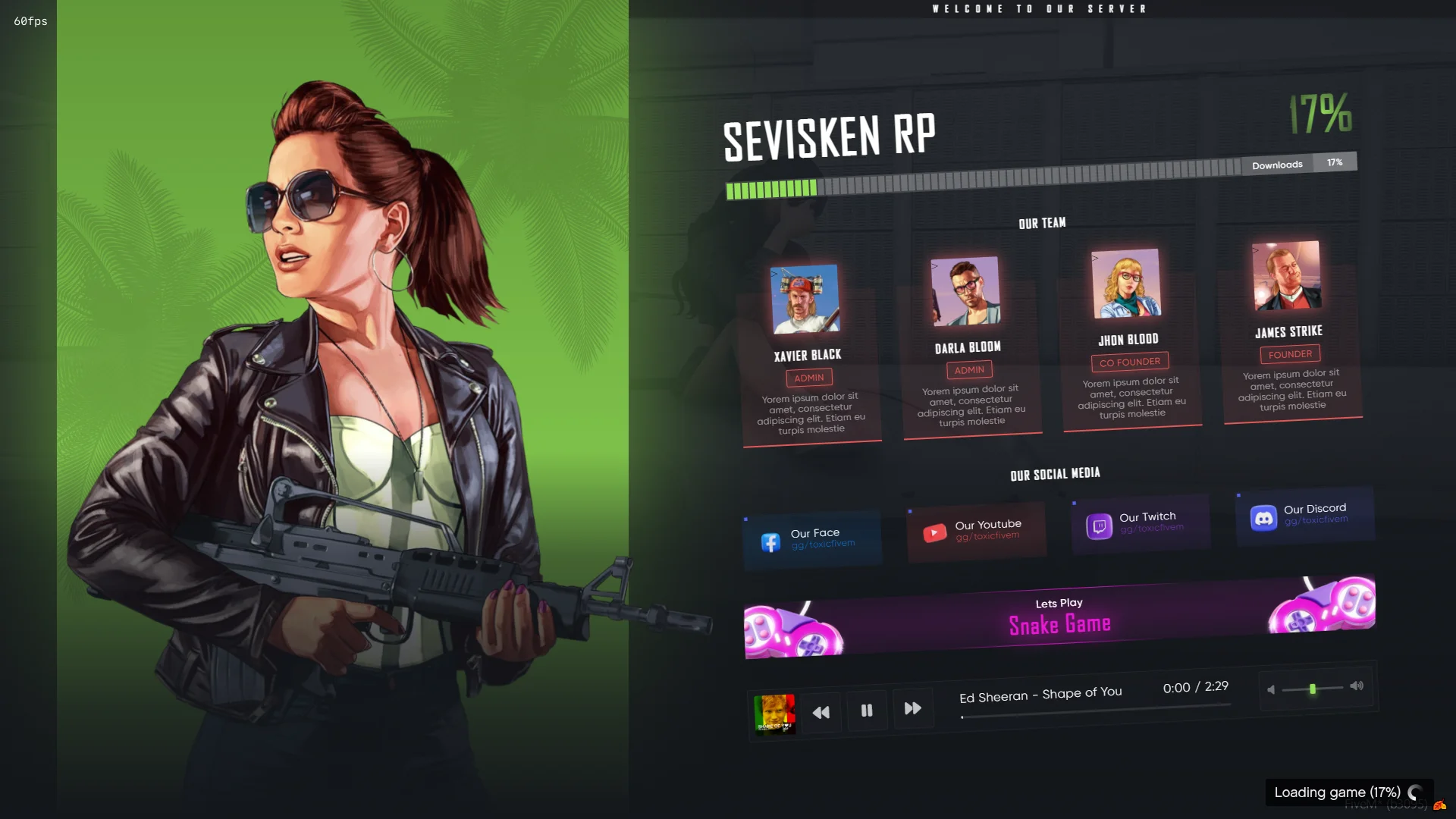Open the Our Youtube link
Viewport: 1456px width, 819px height.
[x=977, y=531]
